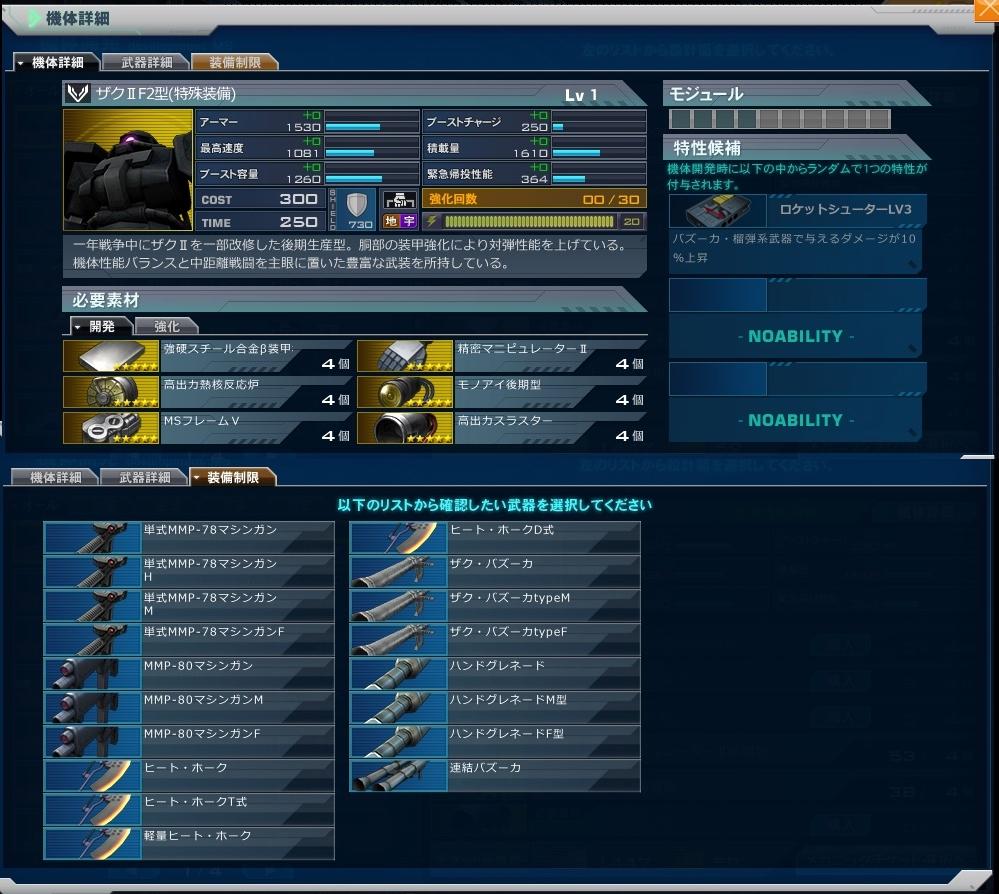Select the ヒート・ホークD式 weapon row

tap(495, 537)
